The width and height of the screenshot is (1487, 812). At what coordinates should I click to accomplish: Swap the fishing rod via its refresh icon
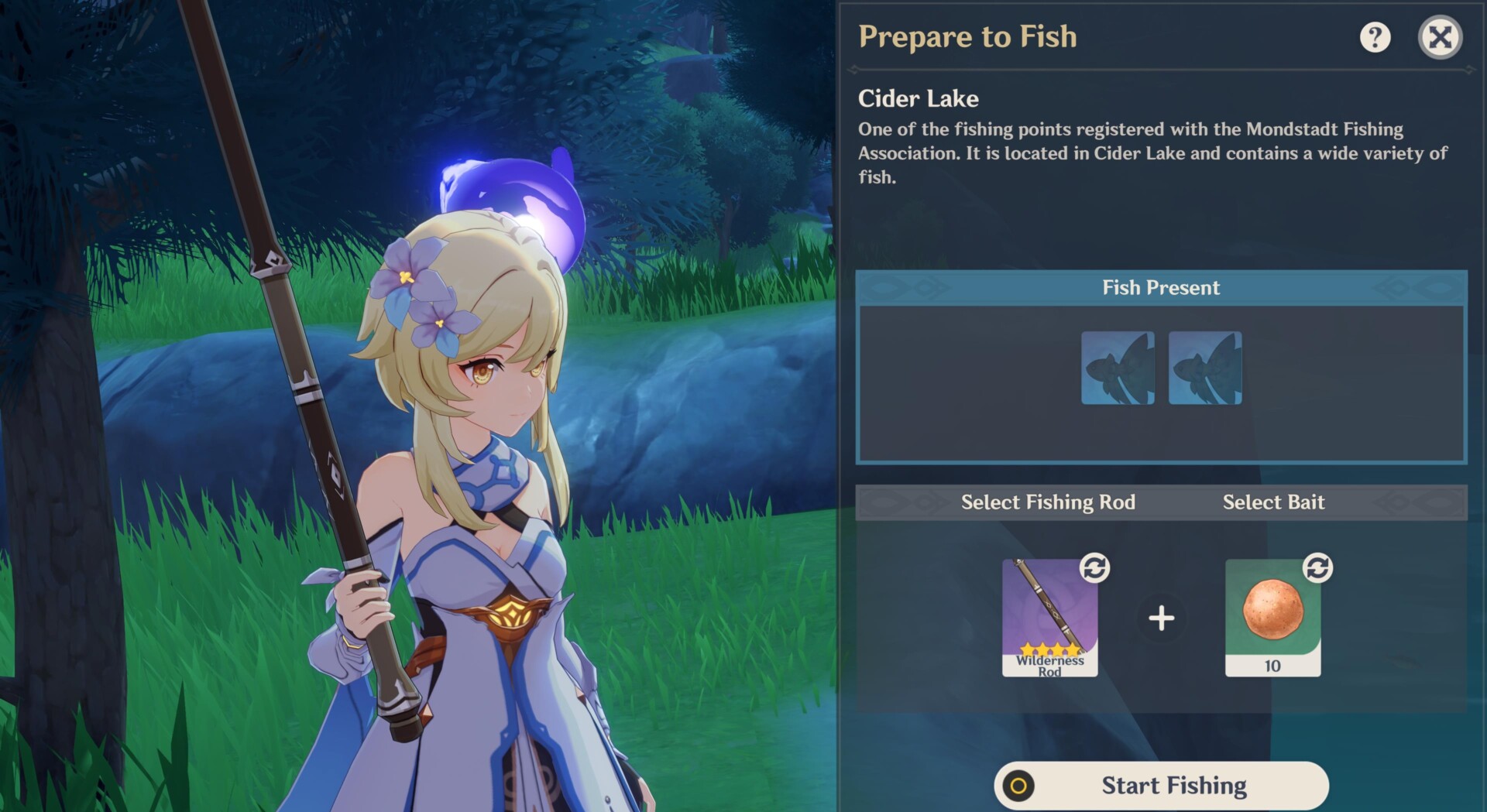coord(1094,568)
